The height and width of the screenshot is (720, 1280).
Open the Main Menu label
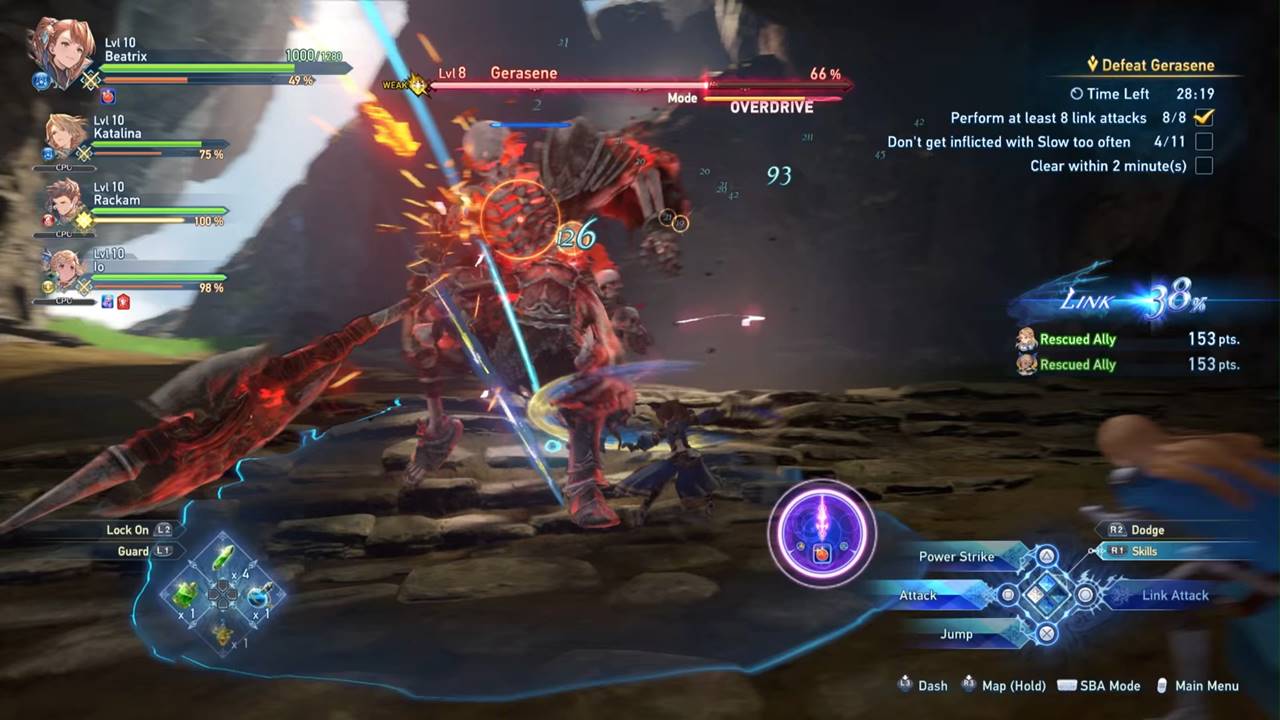click(1206, 686)
